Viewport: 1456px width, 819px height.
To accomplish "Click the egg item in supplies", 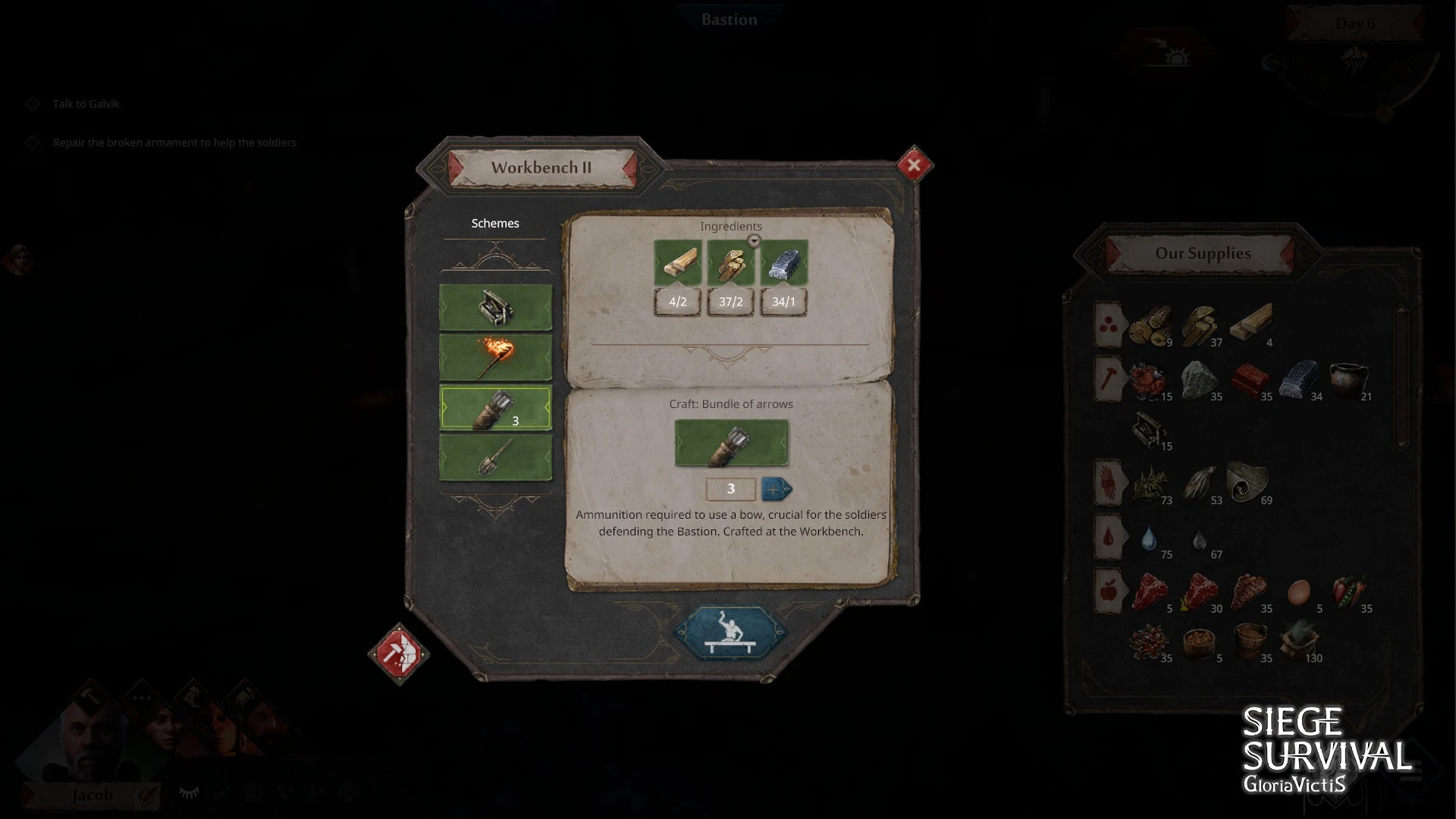I will coord(1298,591).
